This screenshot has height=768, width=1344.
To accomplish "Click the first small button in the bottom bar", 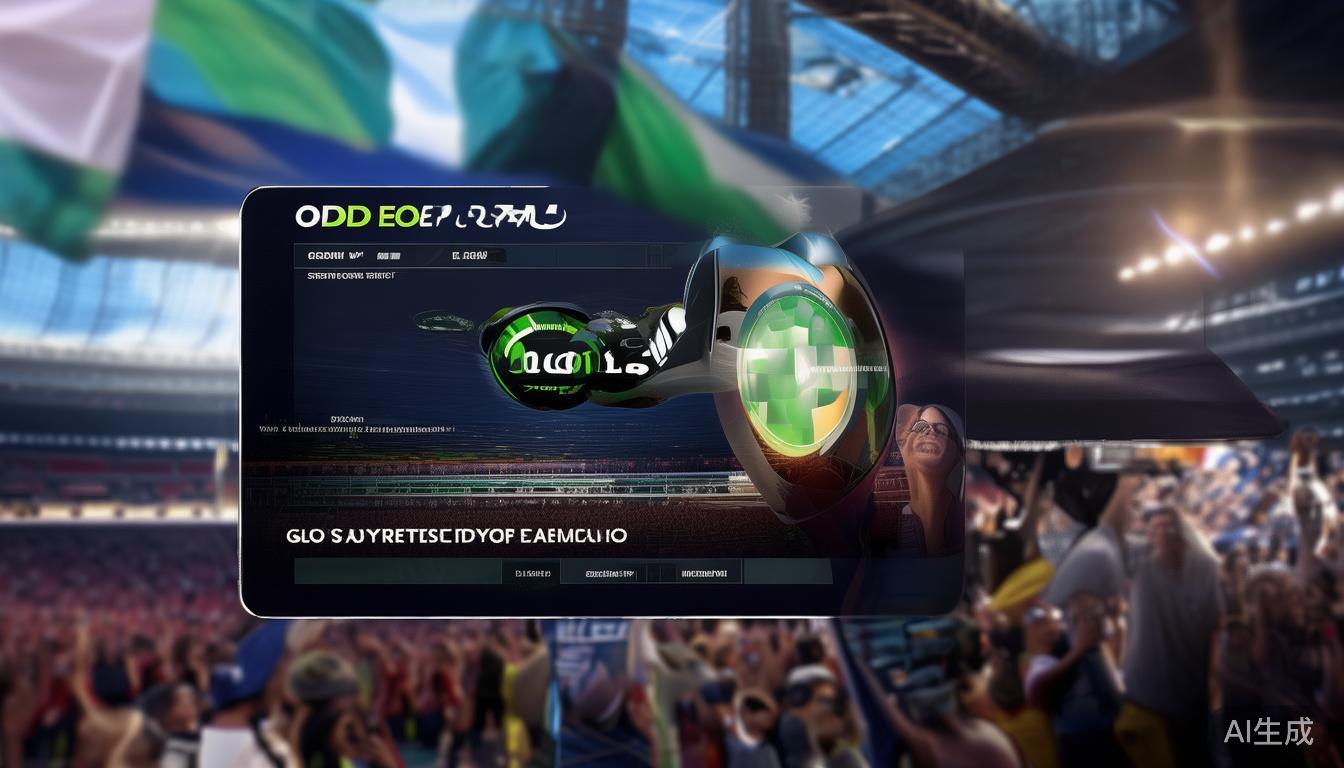I will pyautogui.click(x=532, y=574).
